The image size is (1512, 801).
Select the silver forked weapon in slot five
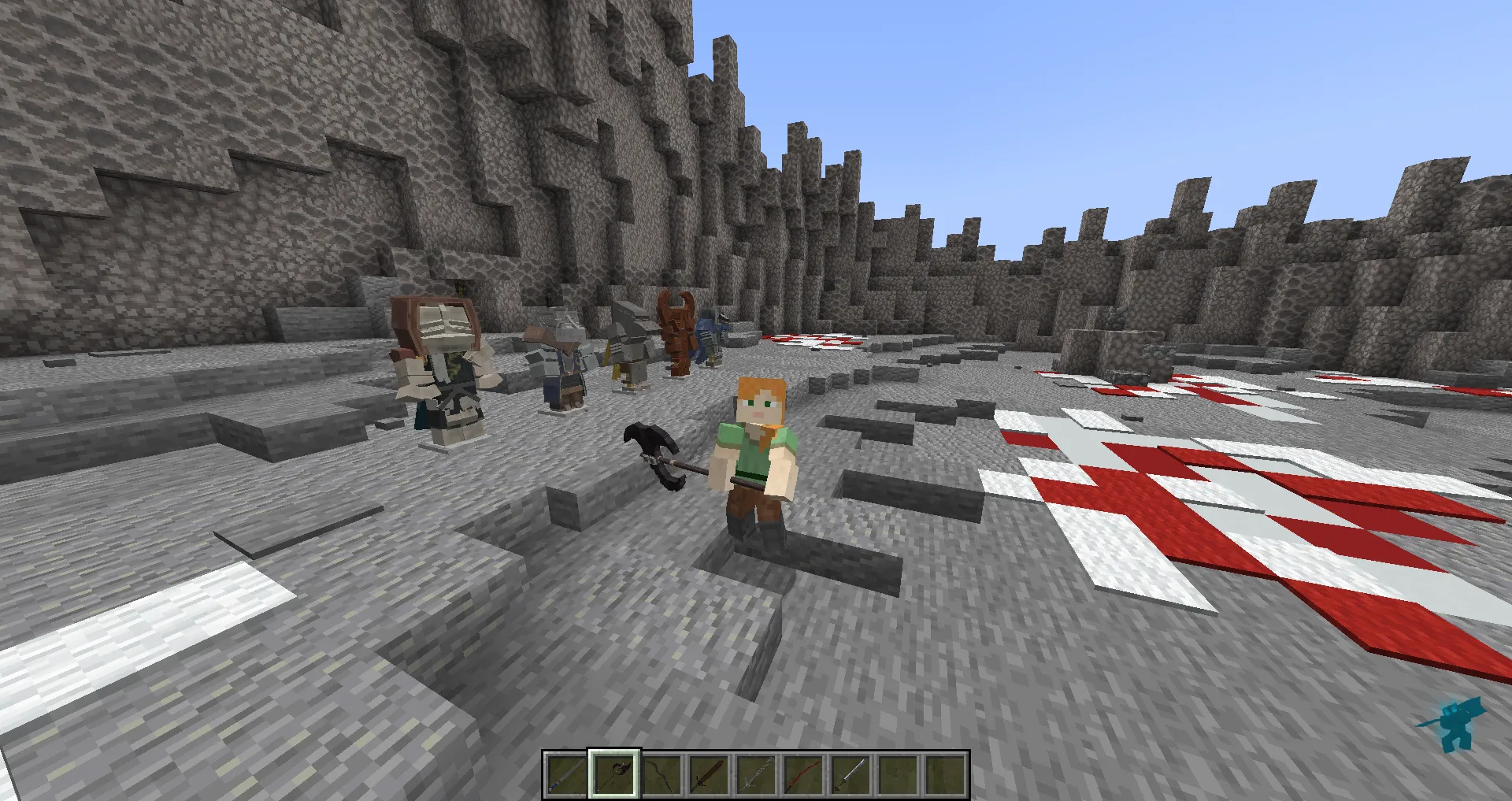click(x=754, y=776)
